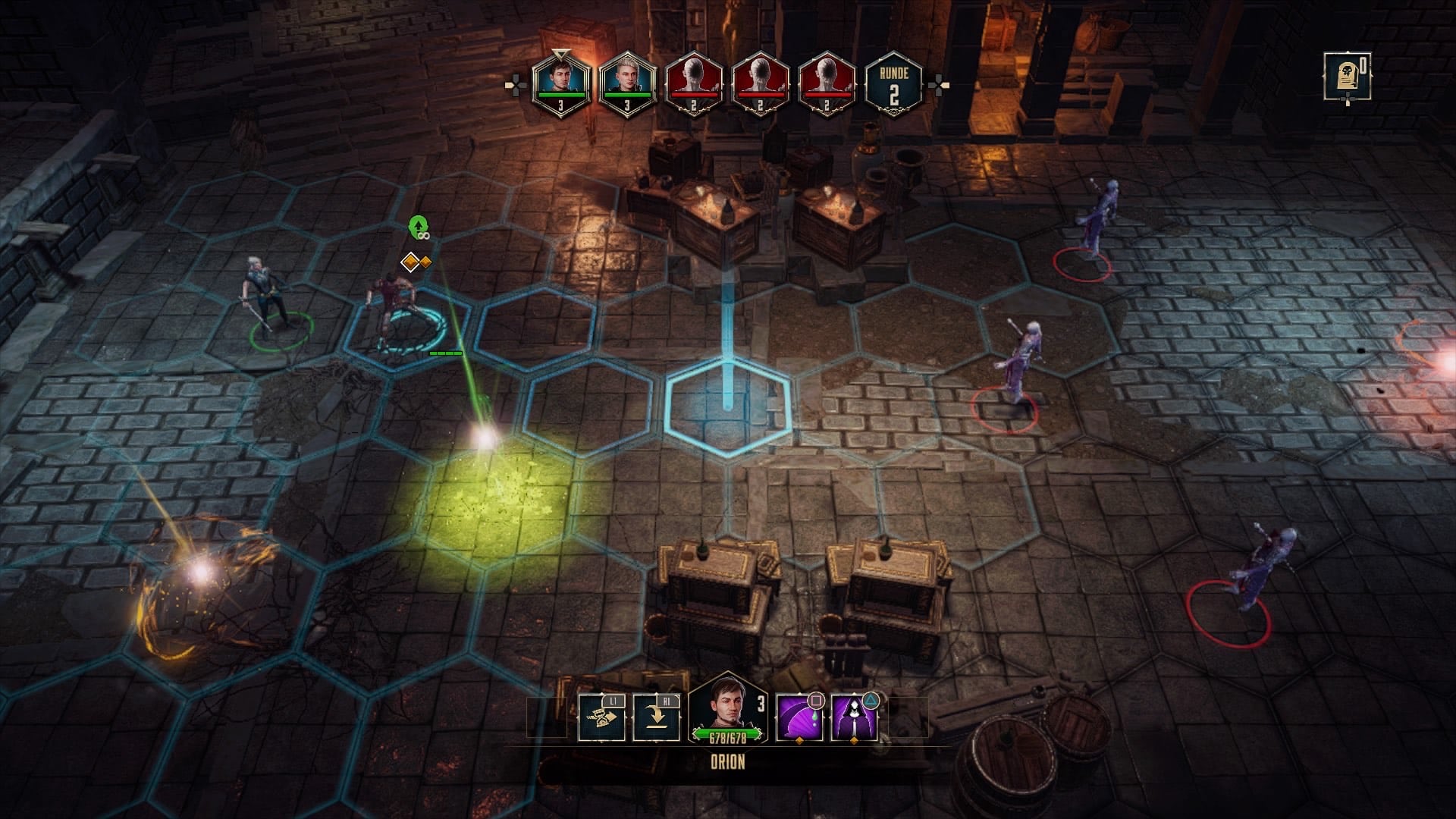Select the blond ally's turn order portrait
1456x819 pixels.
[x=626, y=83]
